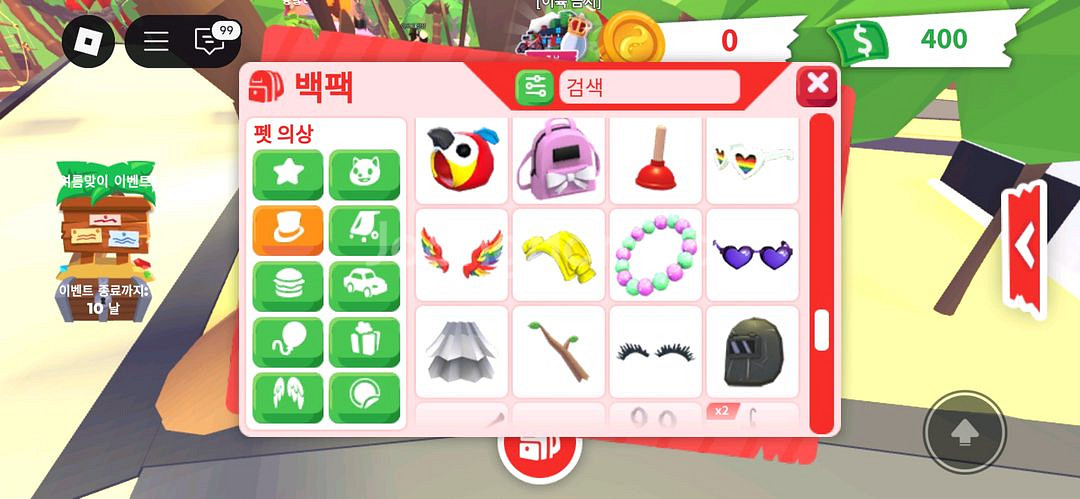Select the orange top hat category
This screenshot has height=499, width=1080.
pyautogui.click(x=288, y=230)
